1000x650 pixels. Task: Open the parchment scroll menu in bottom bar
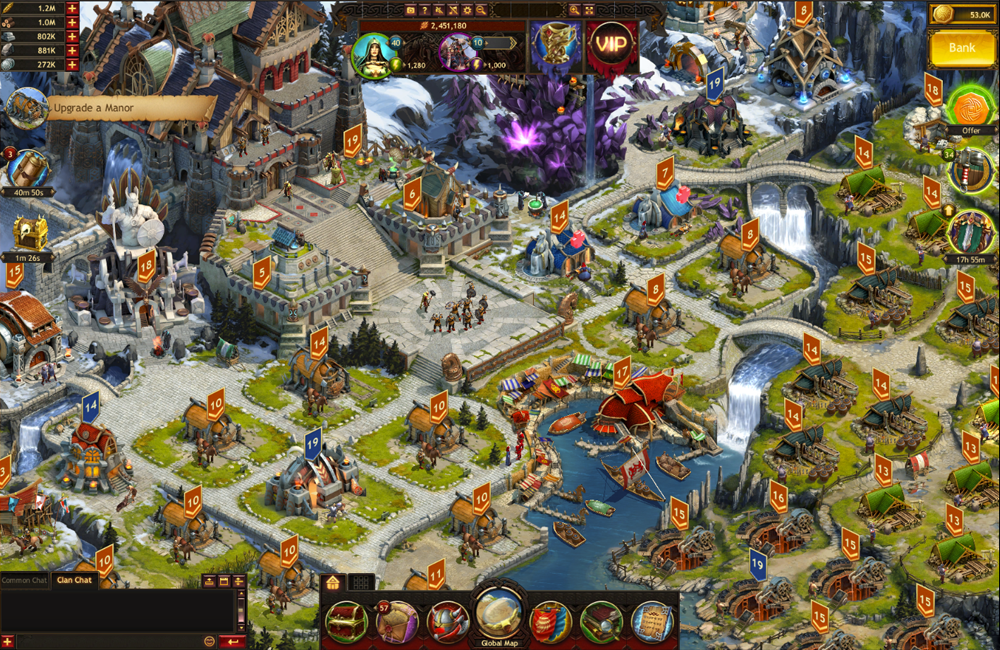(x=652, y=621)
